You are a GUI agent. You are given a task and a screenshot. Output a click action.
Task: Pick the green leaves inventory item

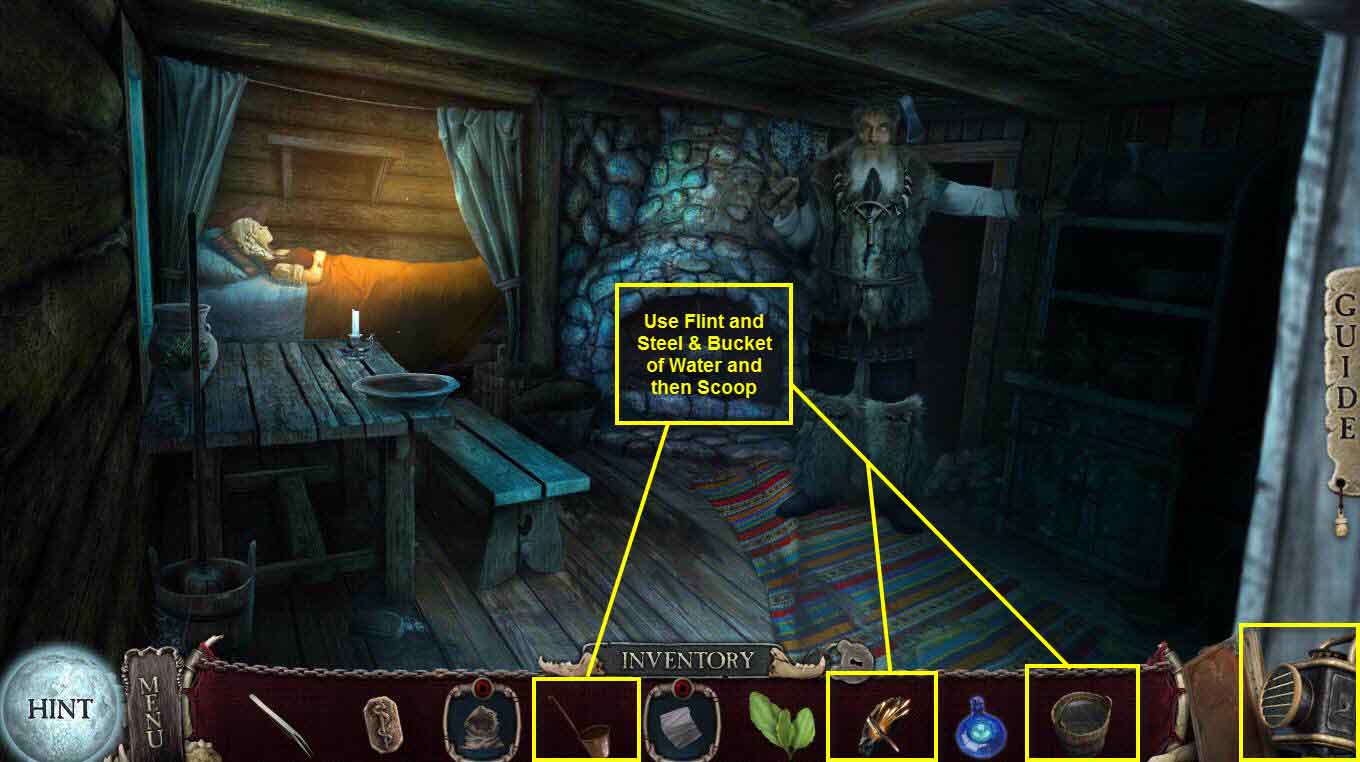[x=781, y=720]
